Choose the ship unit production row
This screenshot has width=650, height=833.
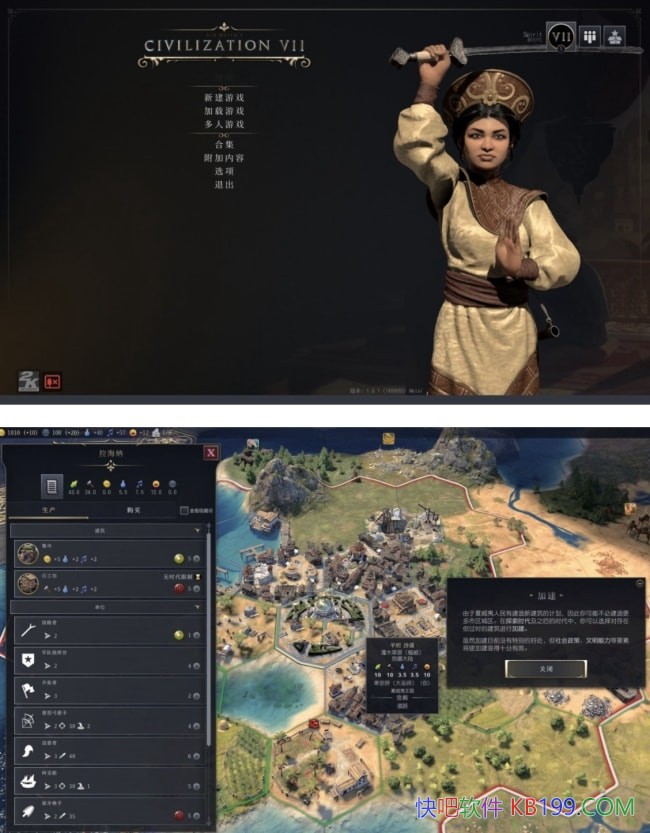(110, 782)
